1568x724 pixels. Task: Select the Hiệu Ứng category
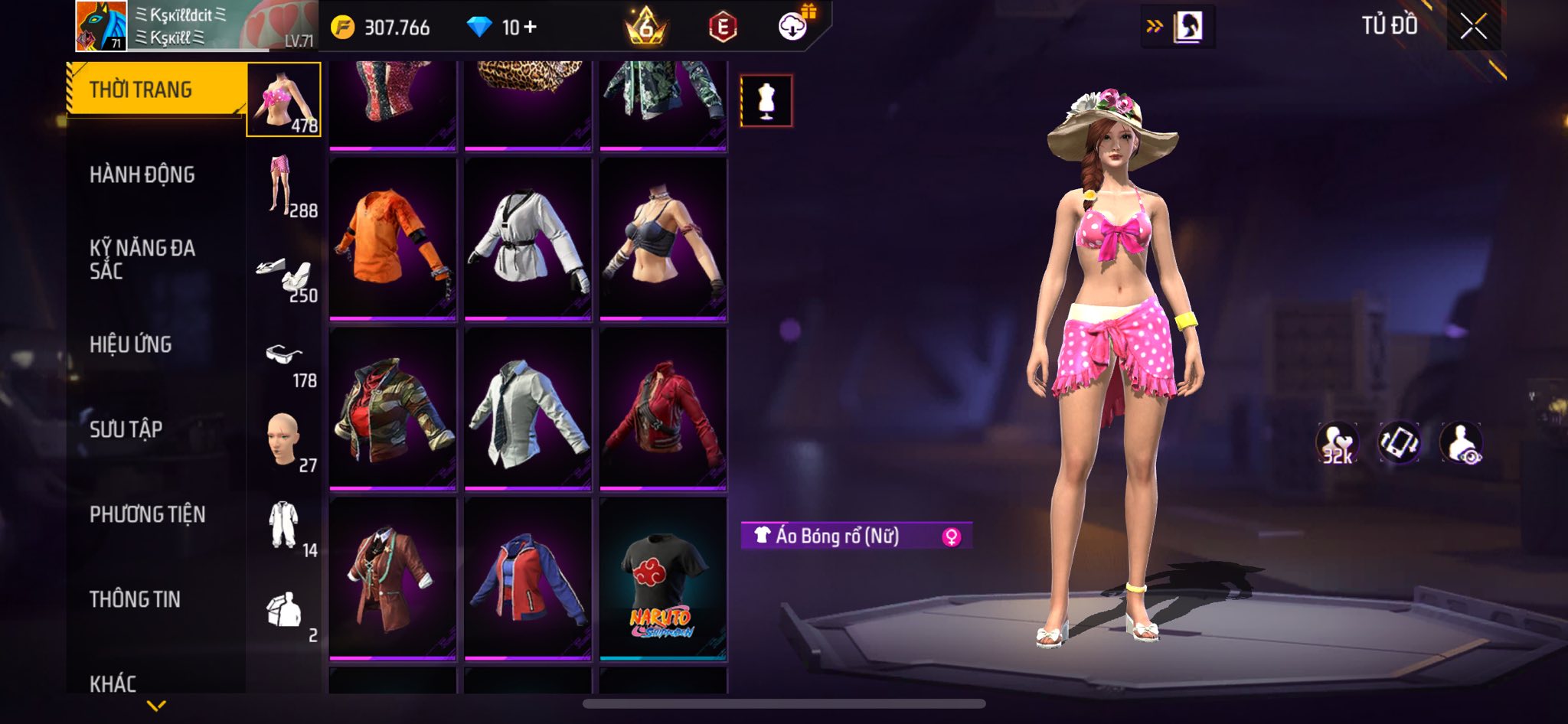point(131,344)
